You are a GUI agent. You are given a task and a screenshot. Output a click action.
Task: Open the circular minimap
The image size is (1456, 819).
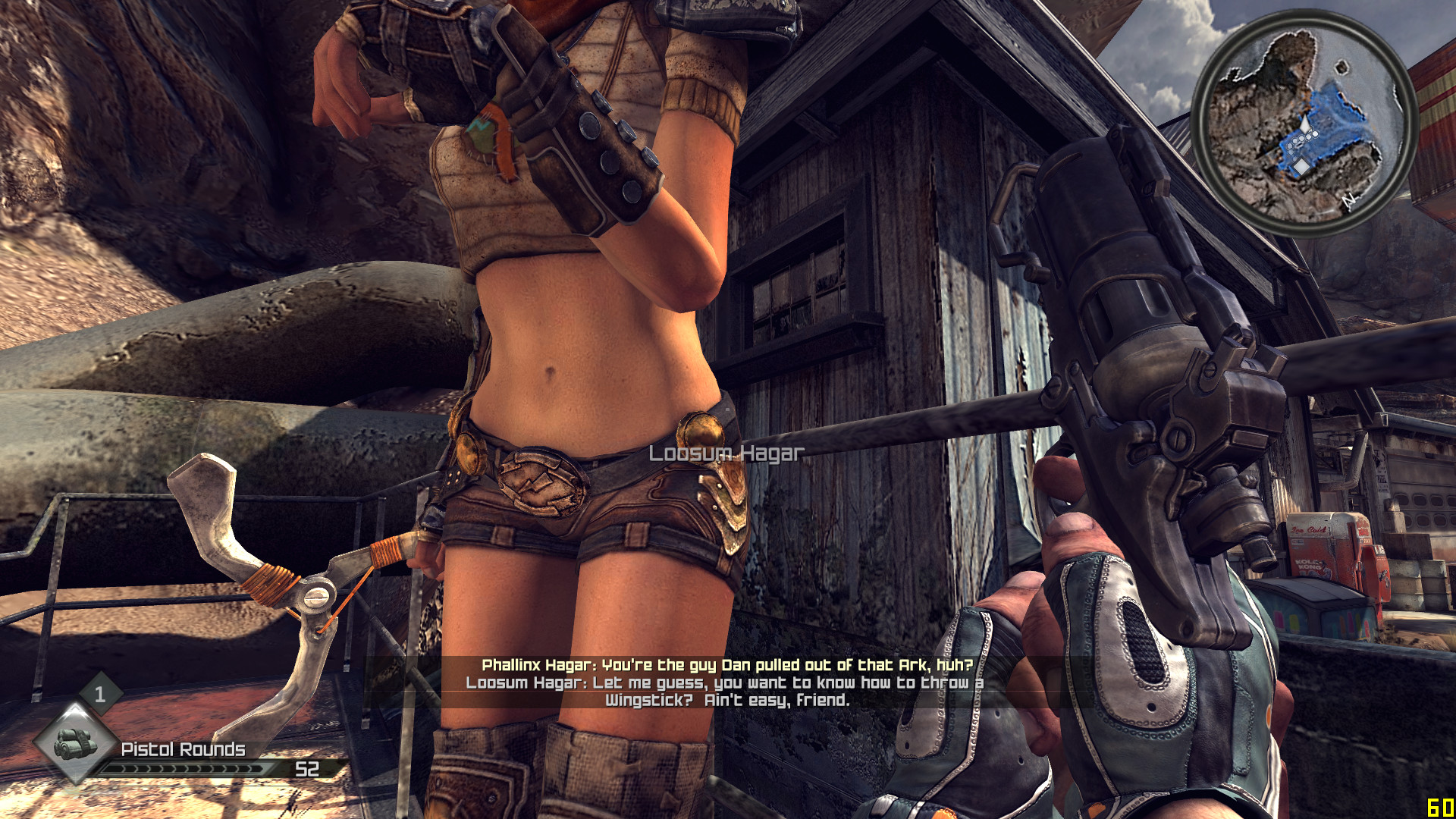pos(1304,124)
